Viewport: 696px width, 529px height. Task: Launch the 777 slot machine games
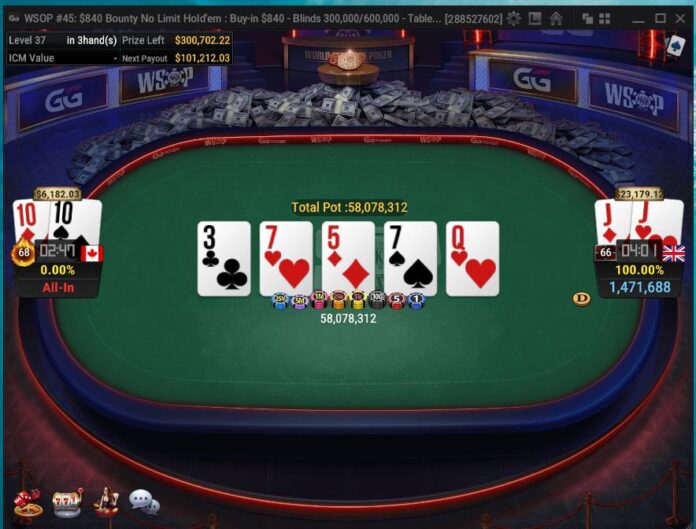click(x=67, y=501)
